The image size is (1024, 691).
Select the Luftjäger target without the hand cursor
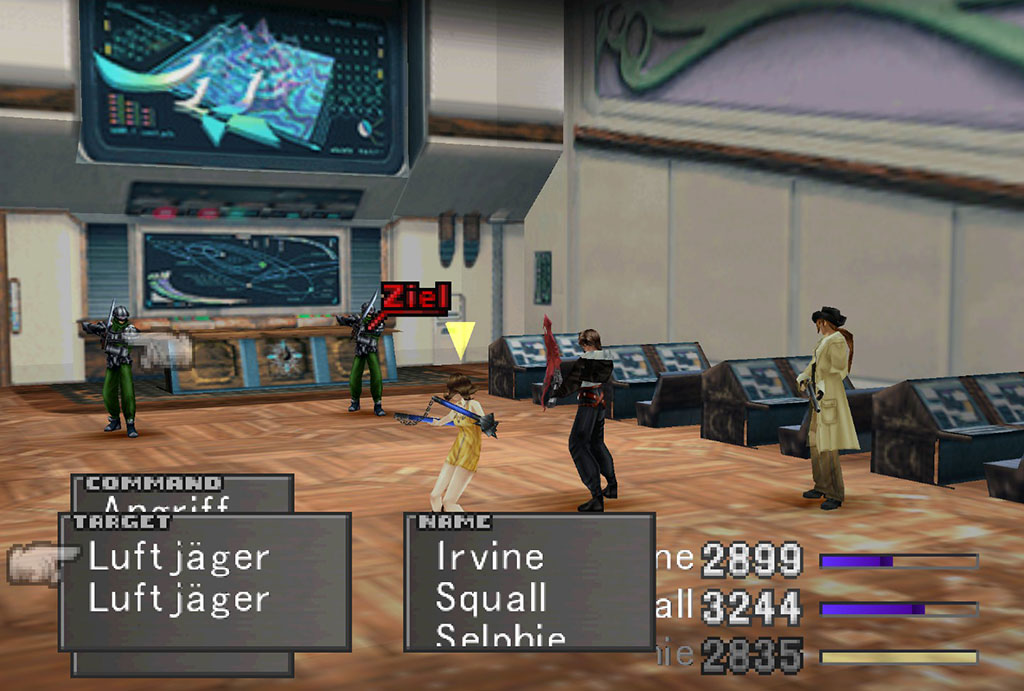coord(179,599)
